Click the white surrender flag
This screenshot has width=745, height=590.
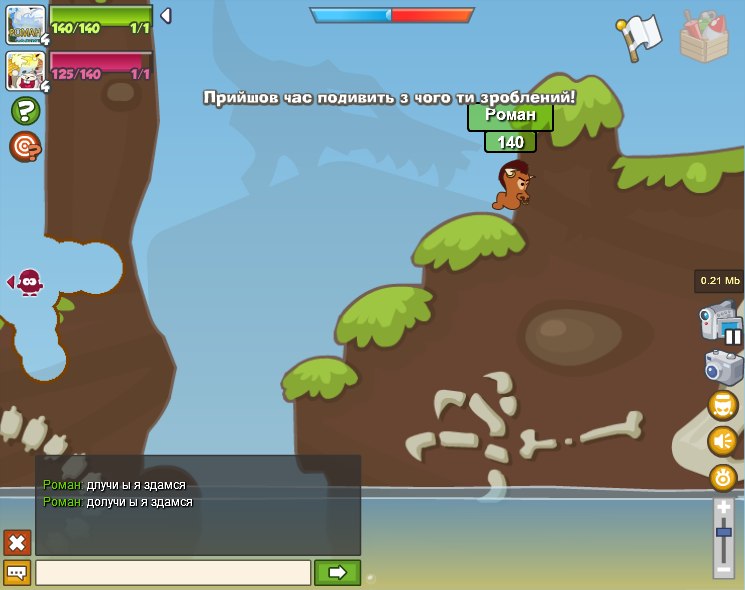pyautogui.click(x=639, y=37)
